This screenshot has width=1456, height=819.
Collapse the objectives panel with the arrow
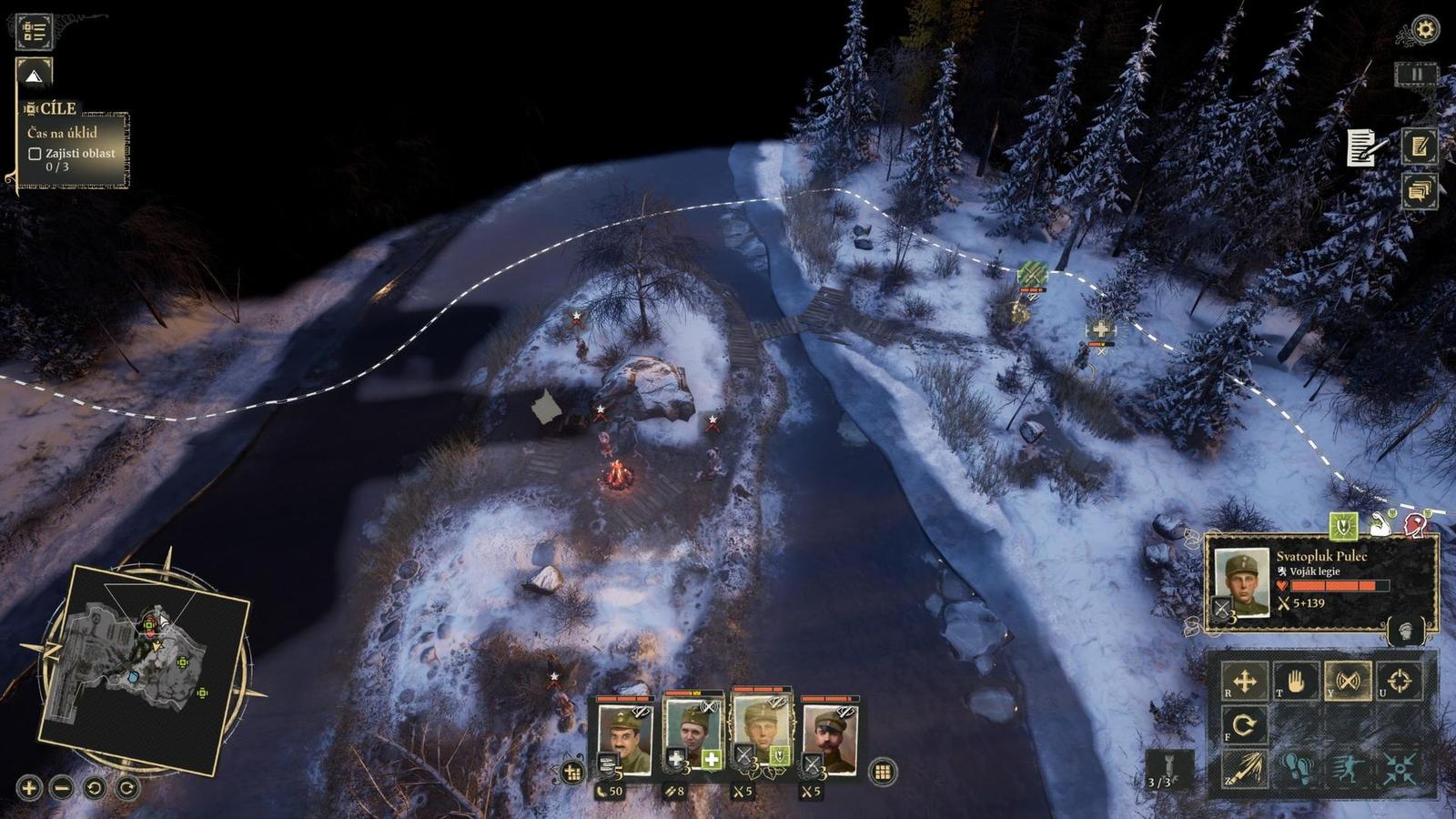(35, 76)
